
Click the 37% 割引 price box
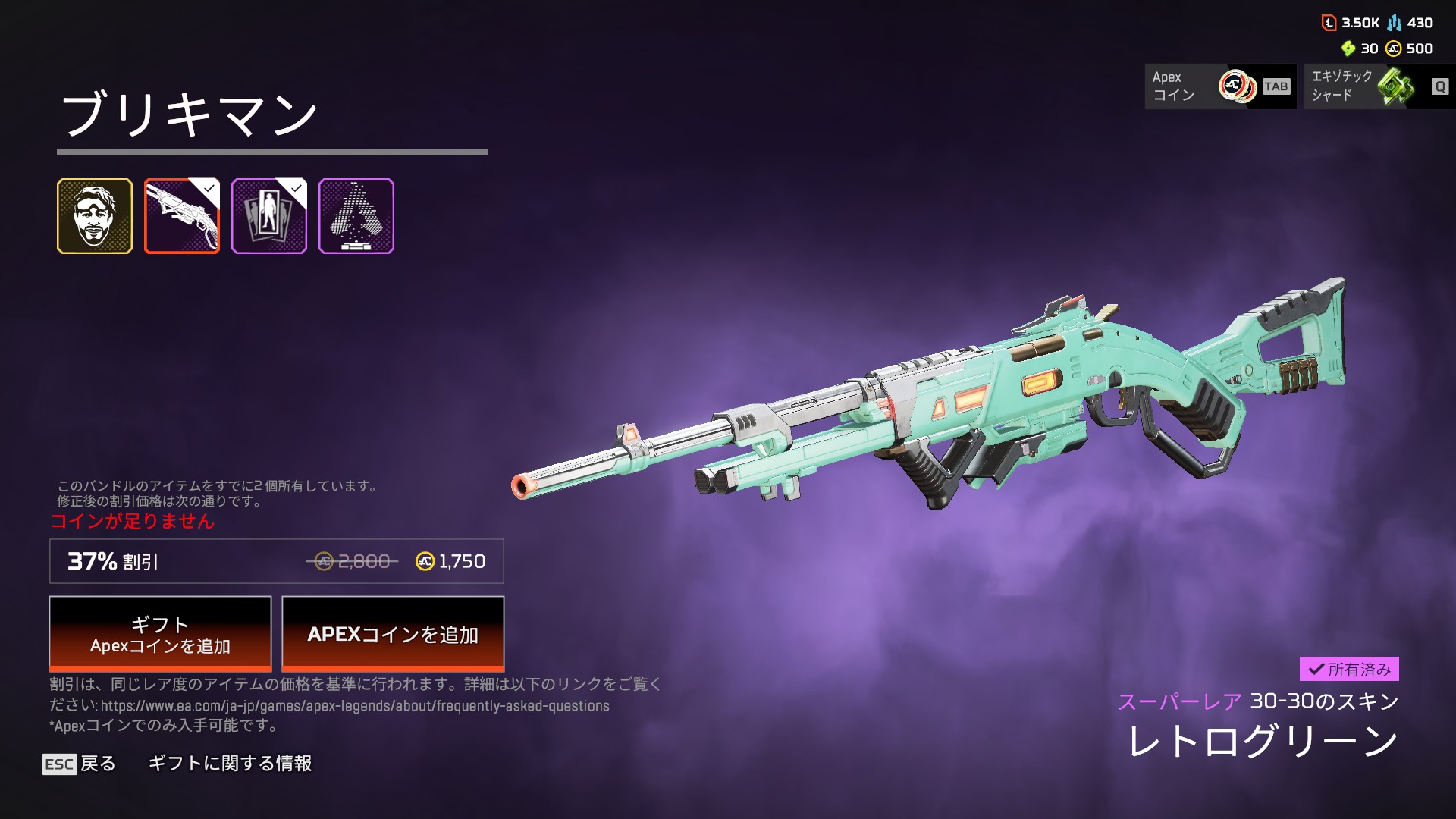pos(276,561)
